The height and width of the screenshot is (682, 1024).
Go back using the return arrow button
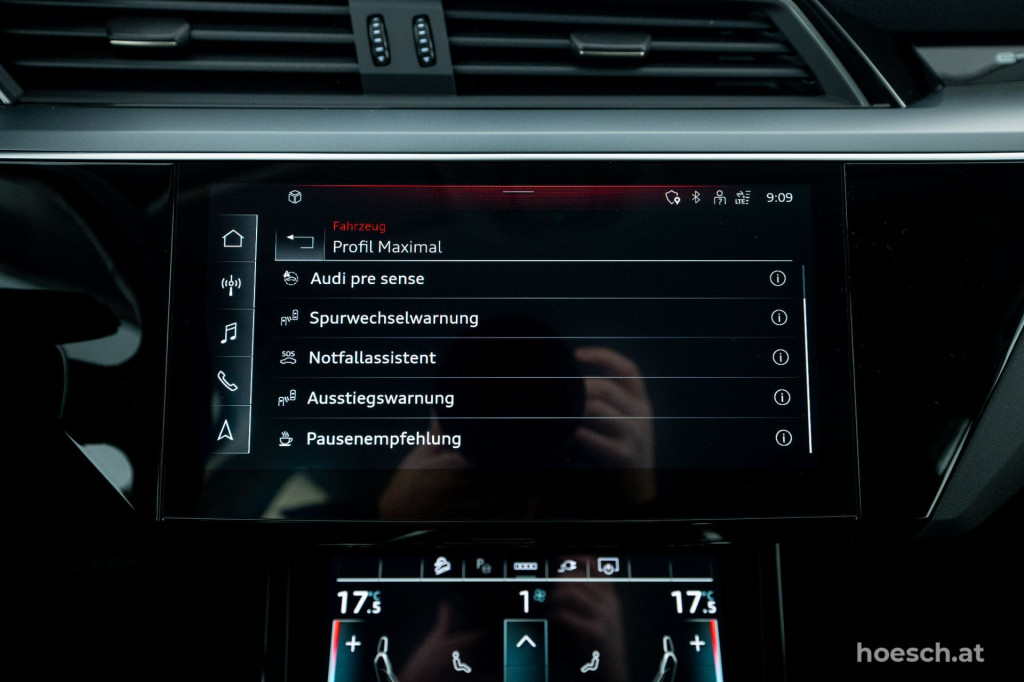pos(299,242)
